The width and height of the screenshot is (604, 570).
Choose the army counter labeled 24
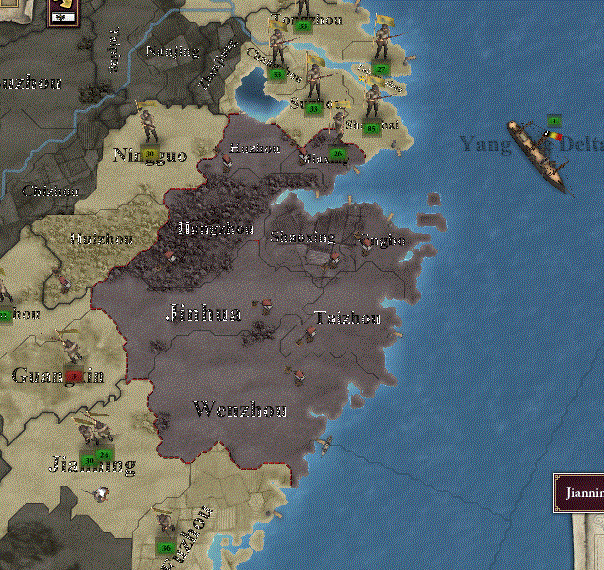105,456
